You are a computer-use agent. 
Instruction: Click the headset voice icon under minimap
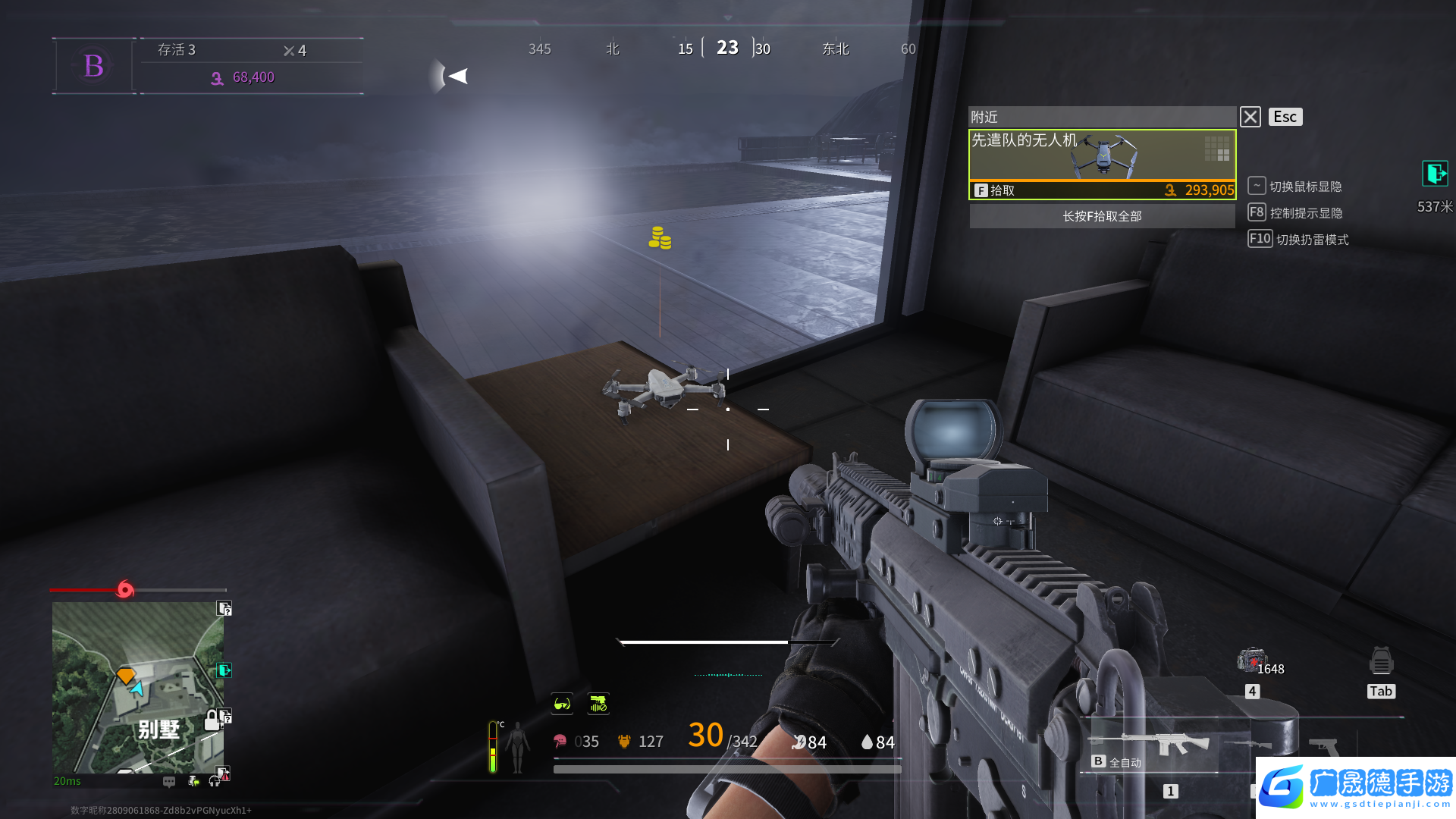coord(215,781)
